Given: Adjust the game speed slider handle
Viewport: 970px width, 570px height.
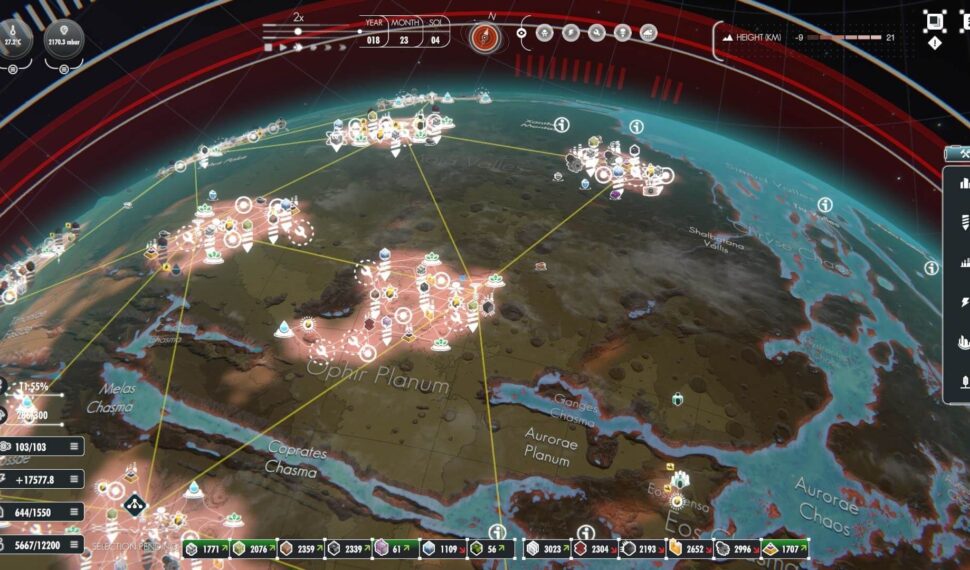Looking at the screenshot, I should point(298,31).
